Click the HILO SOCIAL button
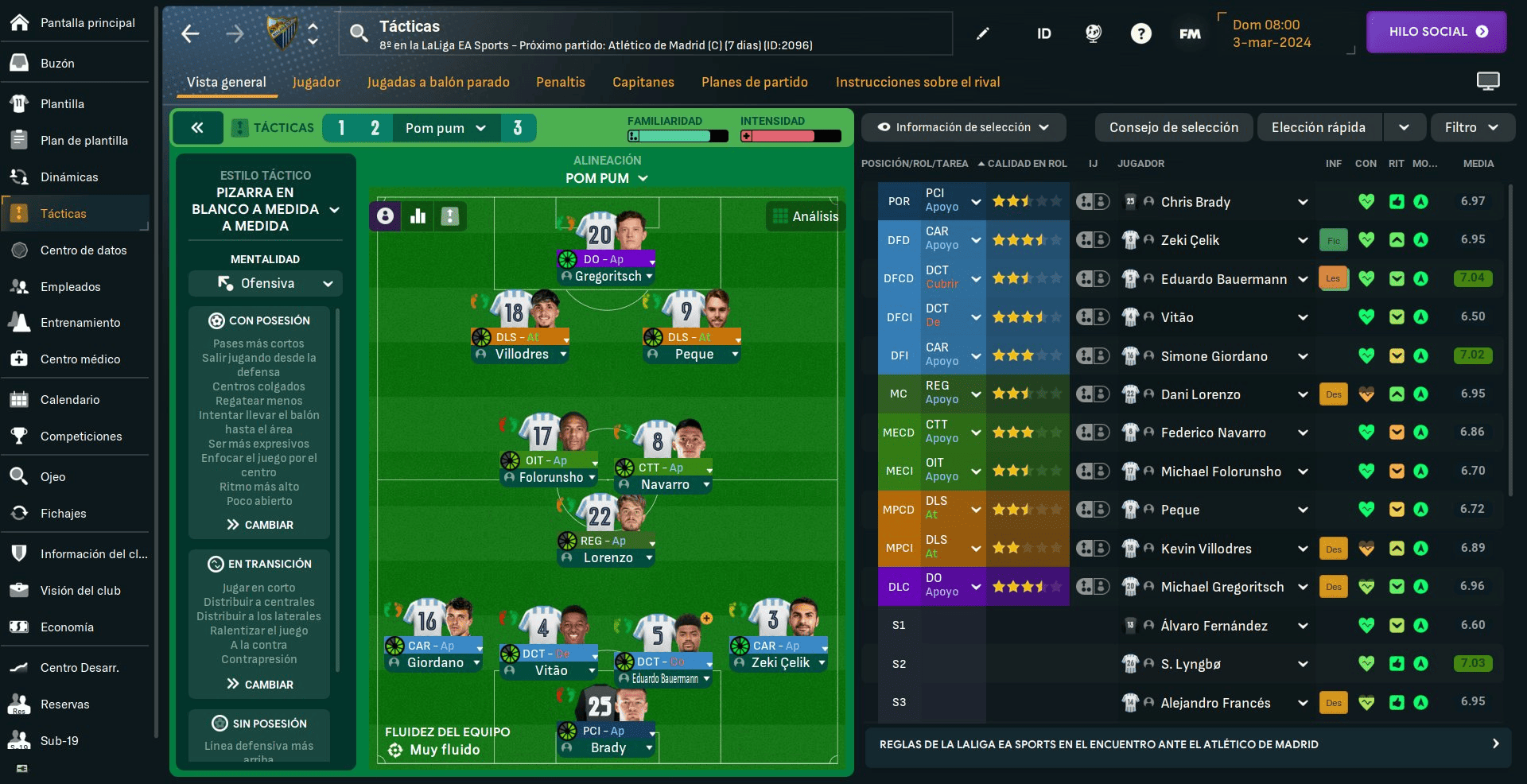This screenshot has width=1527, height=784. pos(1436,32)
